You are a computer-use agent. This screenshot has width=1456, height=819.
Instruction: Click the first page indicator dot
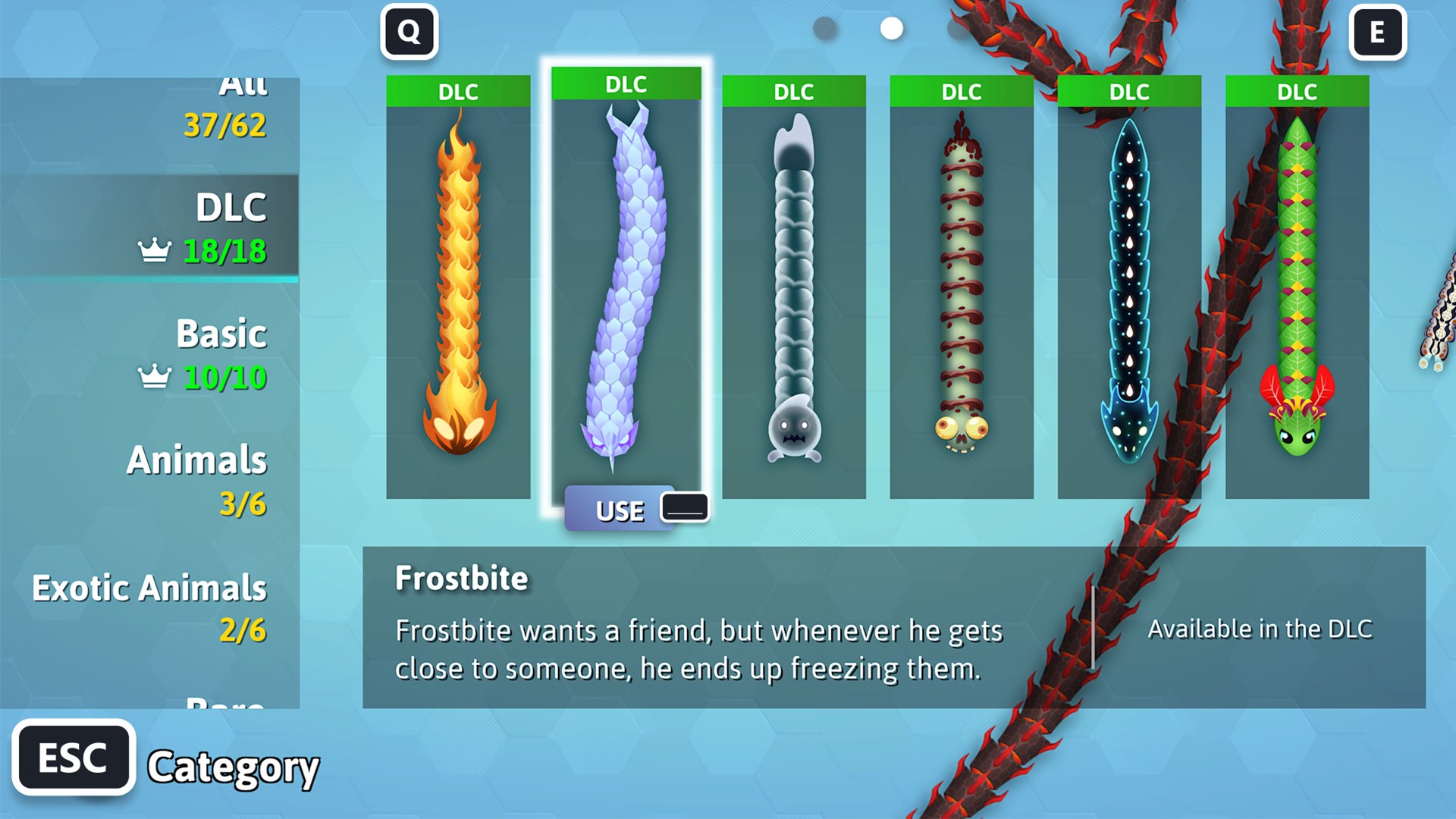824,28
